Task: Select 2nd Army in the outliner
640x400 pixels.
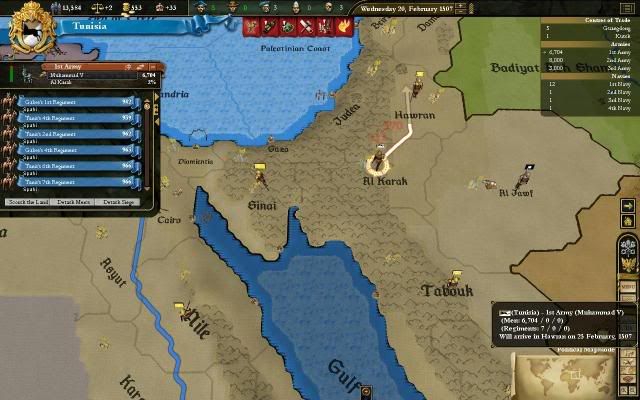Action: tap(616, 58)
